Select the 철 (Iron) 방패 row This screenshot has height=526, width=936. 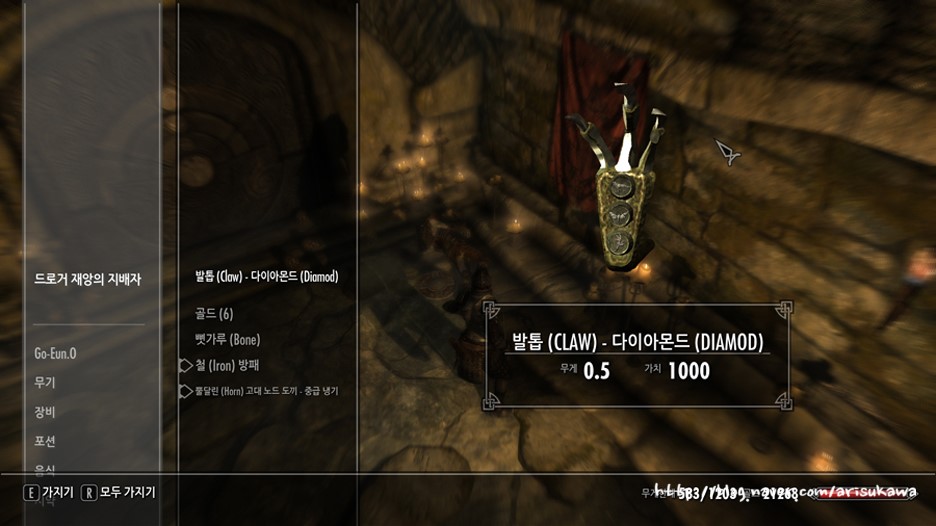coord(227,365)
